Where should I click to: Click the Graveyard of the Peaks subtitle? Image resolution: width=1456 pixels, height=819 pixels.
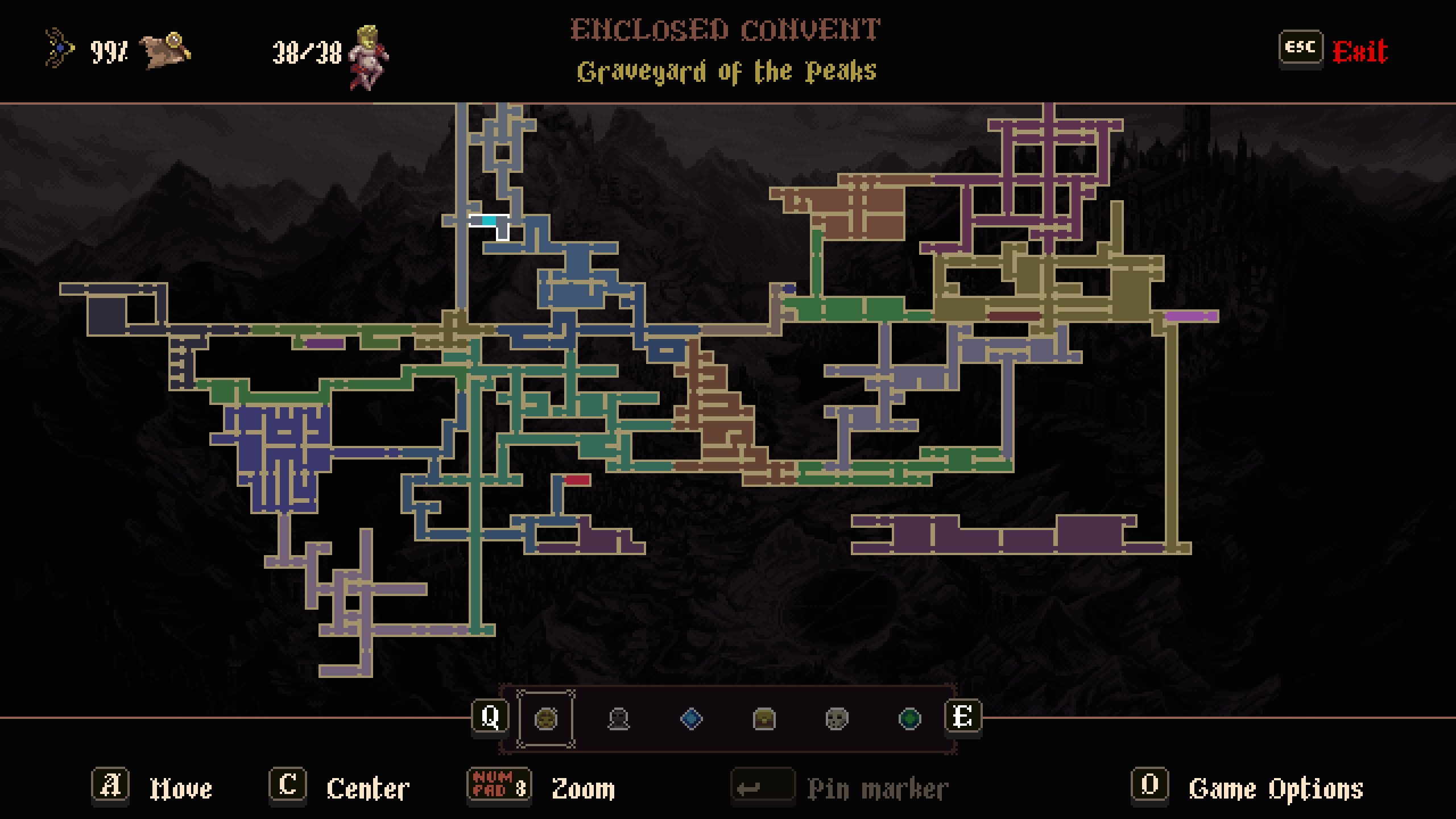point(727,71)
